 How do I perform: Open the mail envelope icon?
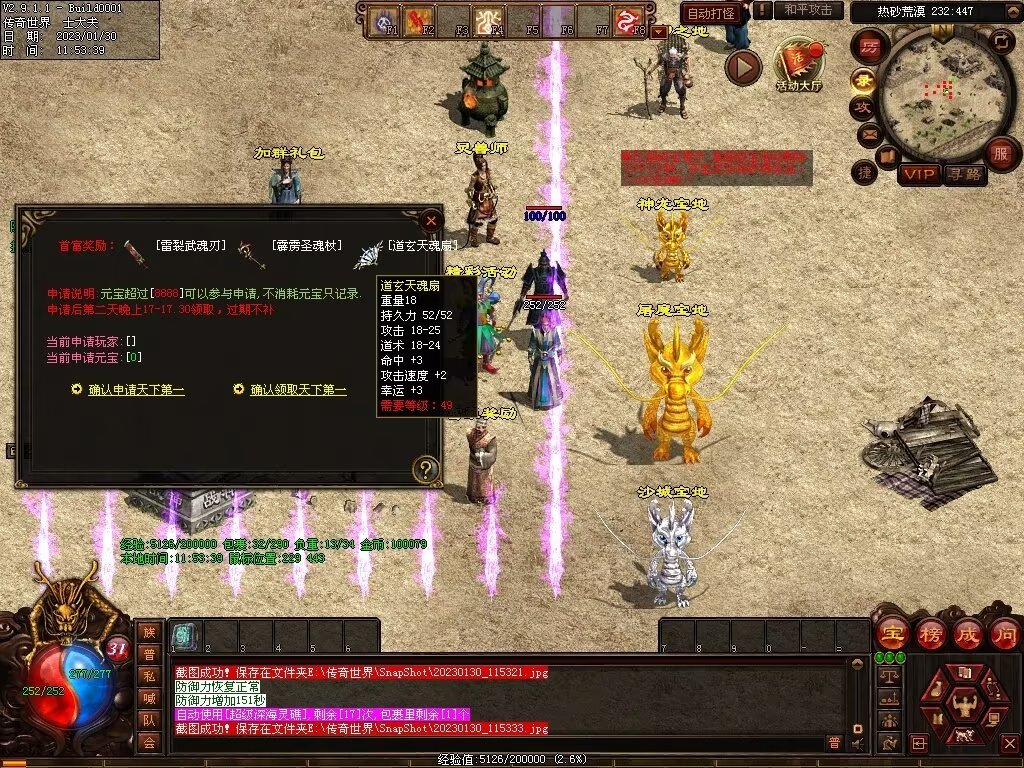coord(868,133)
